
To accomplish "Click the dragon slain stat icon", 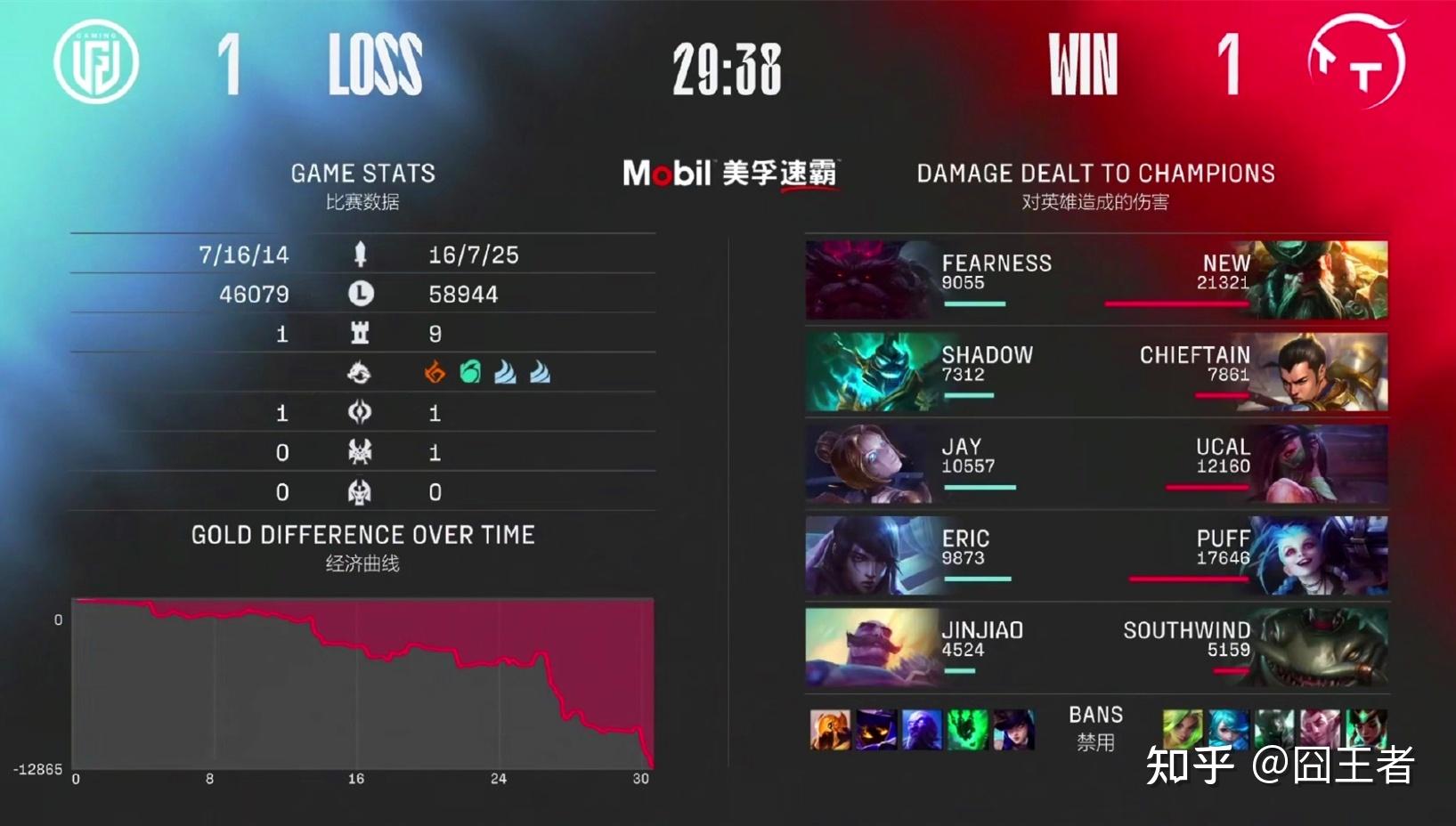I will [360, 374].
